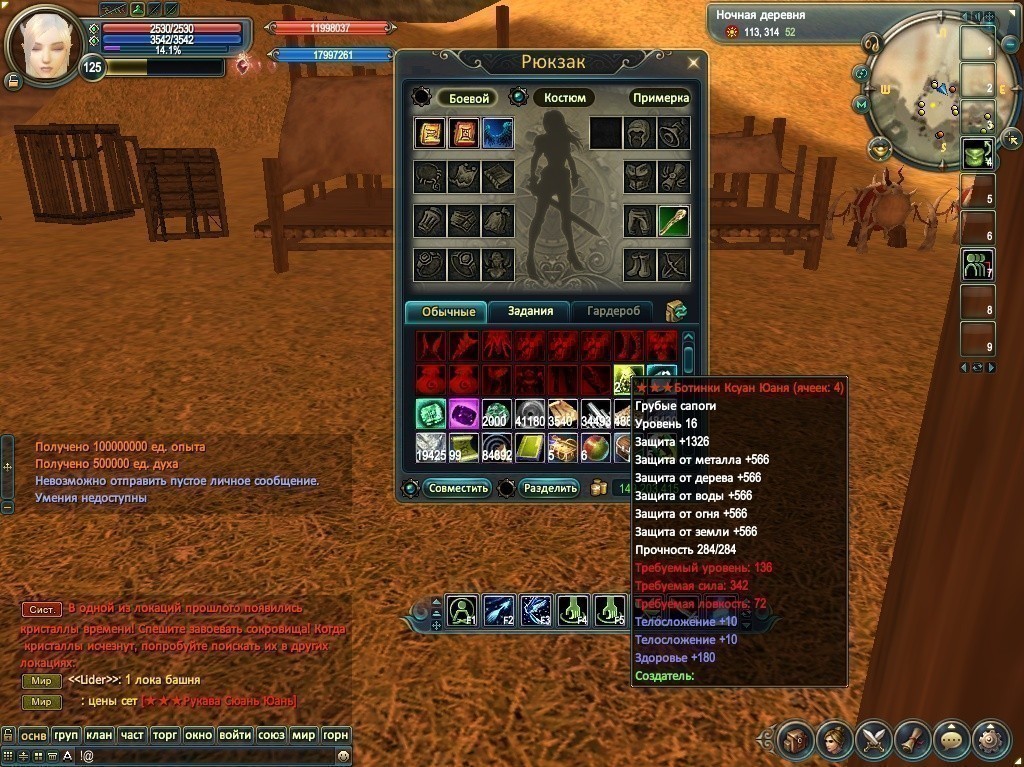Switch chat to the клан channel
This screenshot has width=1024, height=767.
pos(99,735)
